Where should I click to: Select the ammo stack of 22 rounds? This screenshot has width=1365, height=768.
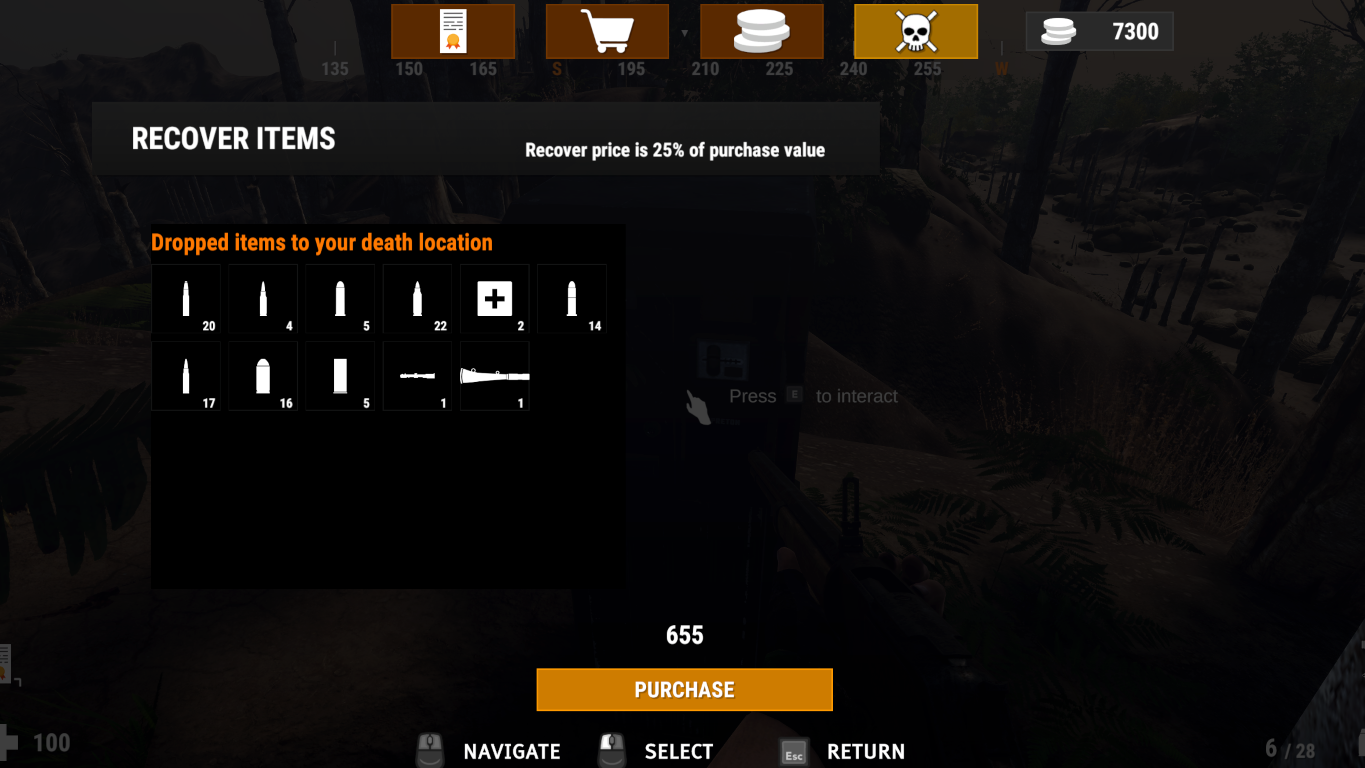(418, 299)
